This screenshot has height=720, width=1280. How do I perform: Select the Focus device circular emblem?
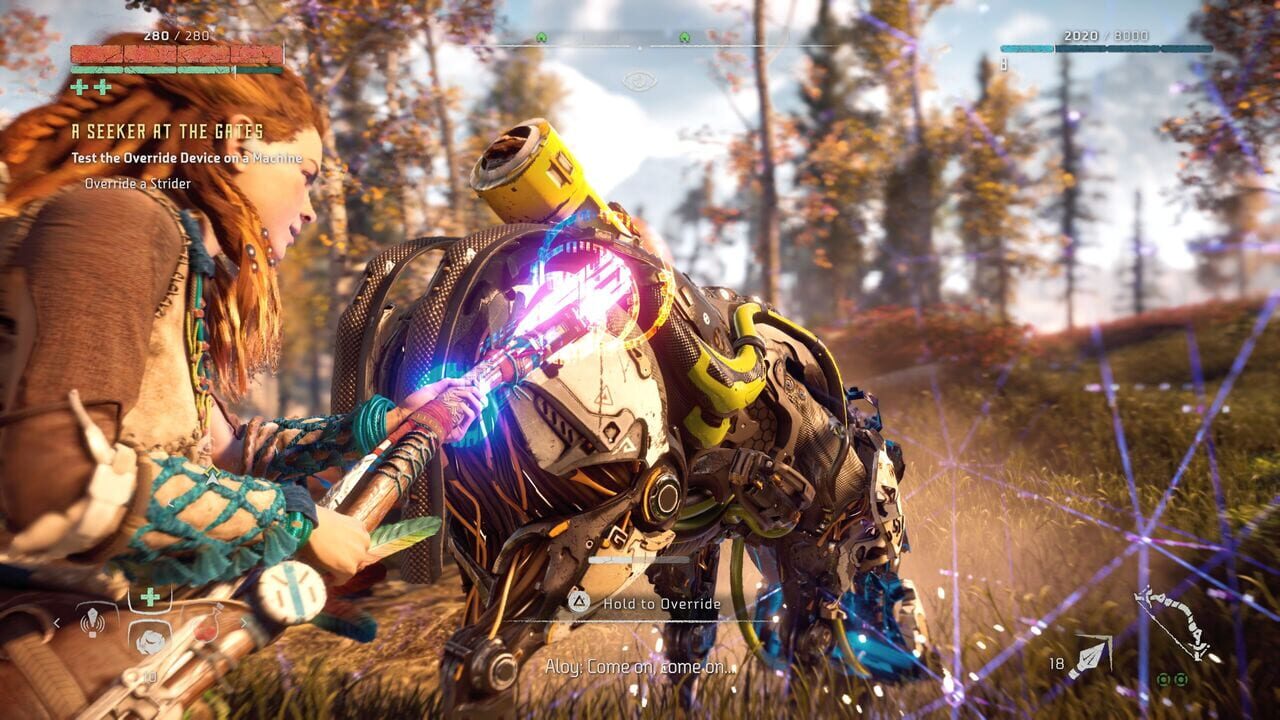click(x=290, y=594)
